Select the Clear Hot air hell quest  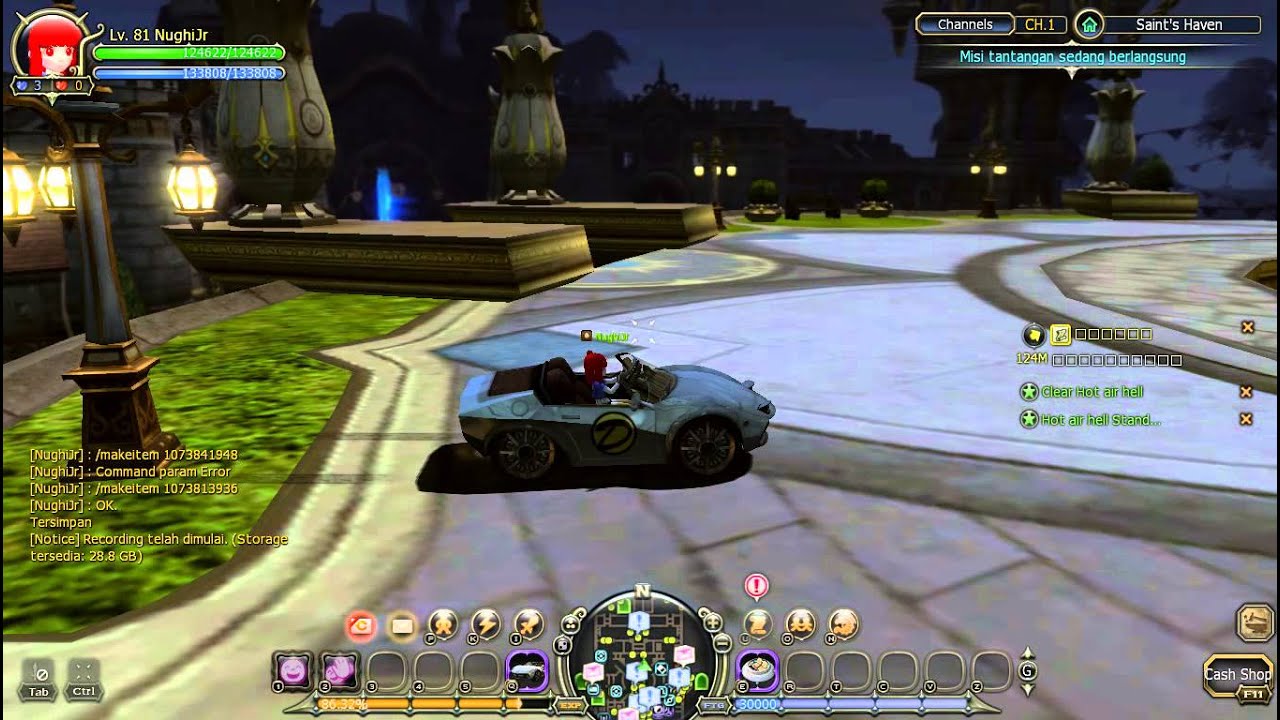(1091, 392)
